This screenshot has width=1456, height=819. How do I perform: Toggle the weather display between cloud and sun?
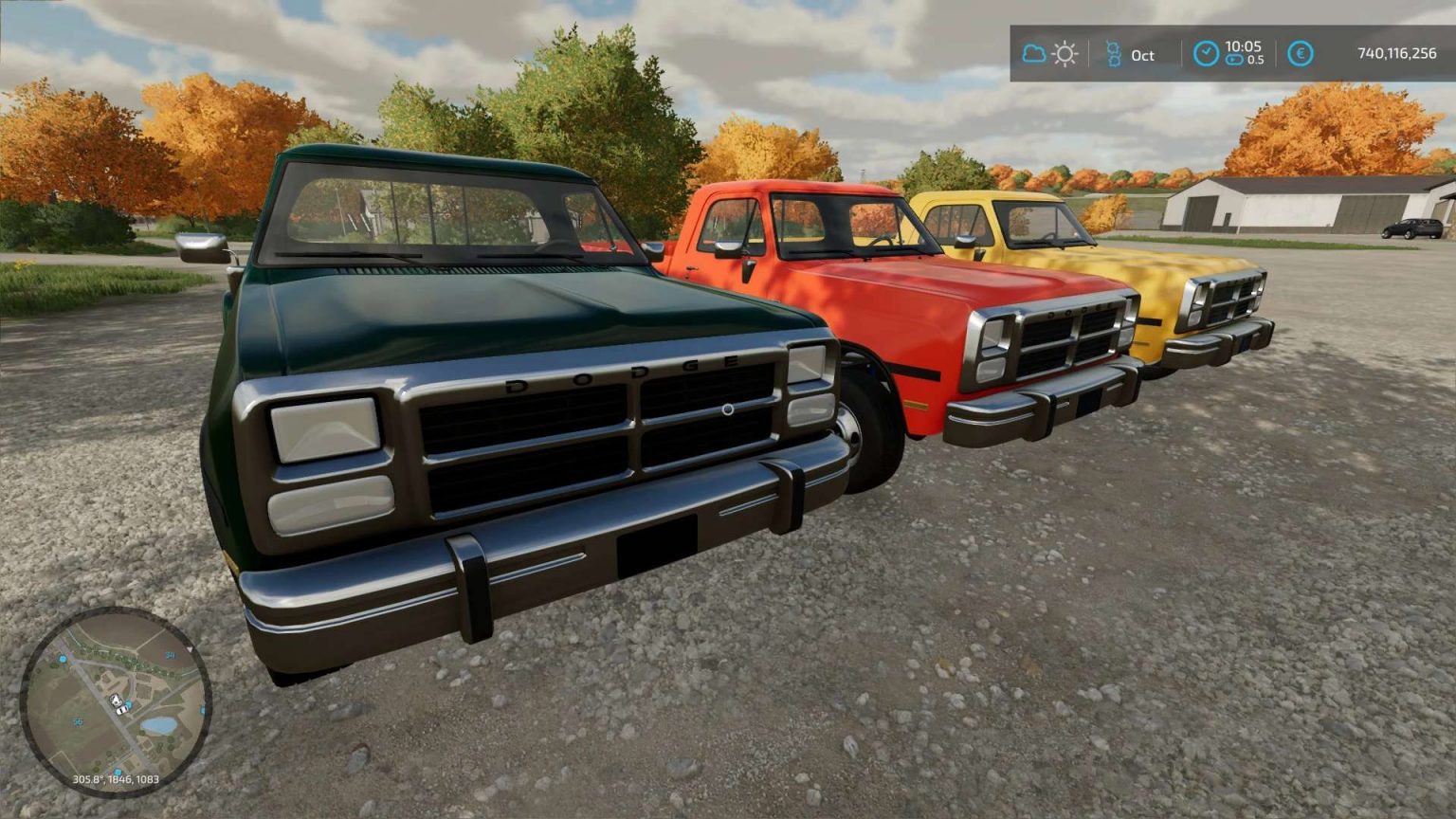1047,55
